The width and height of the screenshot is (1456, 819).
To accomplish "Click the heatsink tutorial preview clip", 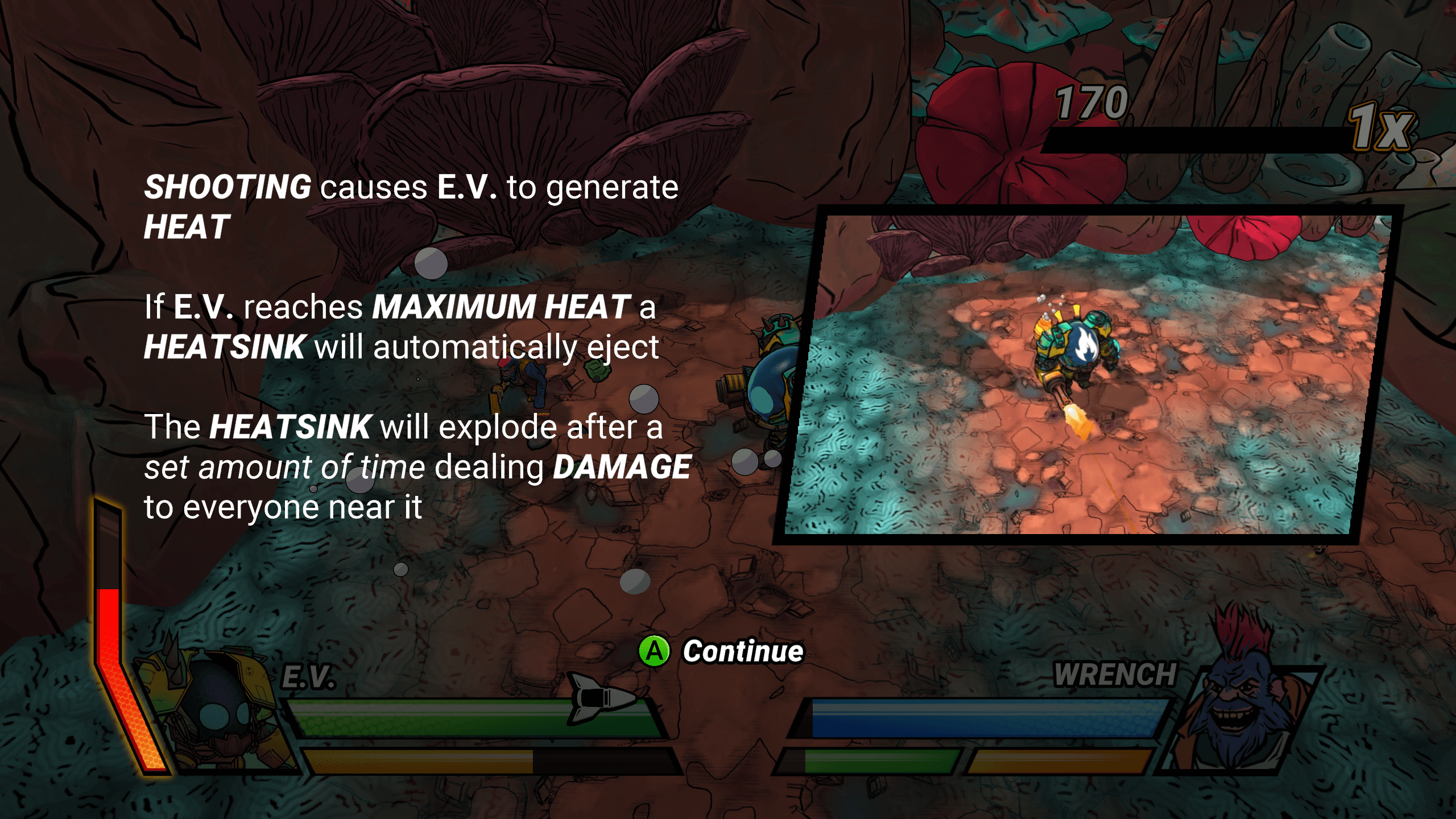I will [1086, 375].
